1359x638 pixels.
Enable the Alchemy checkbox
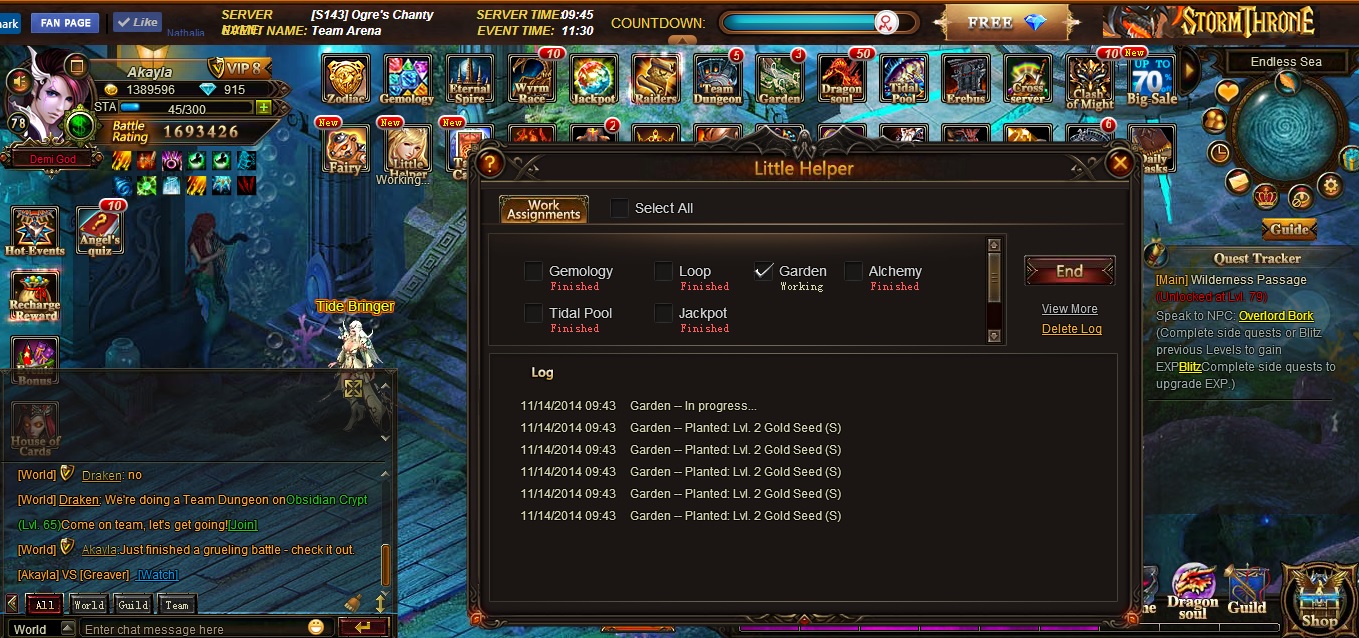(x=853, y=271)
